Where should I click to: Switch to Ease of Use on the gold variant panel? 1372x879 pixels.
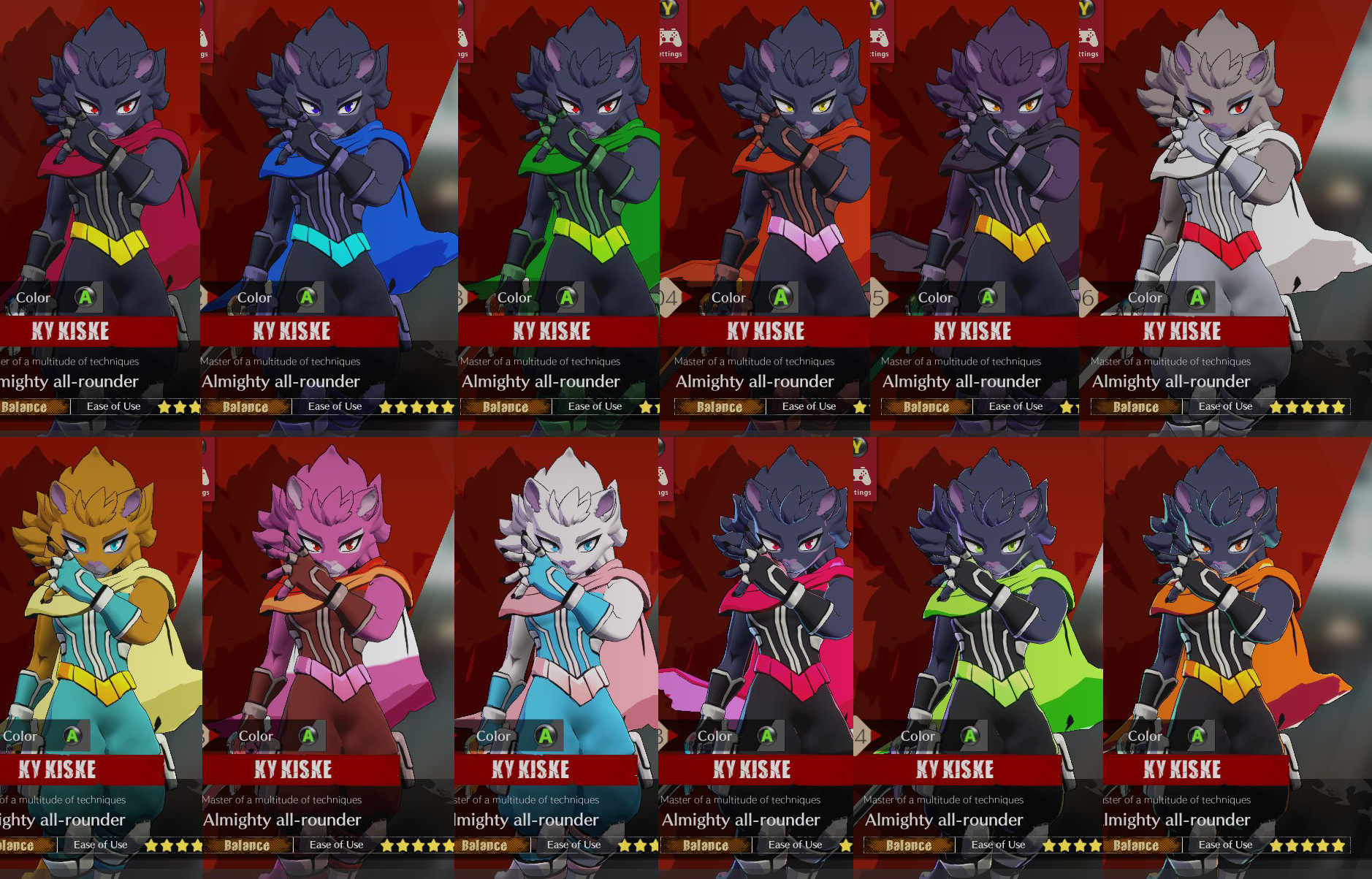coord(100,845)
